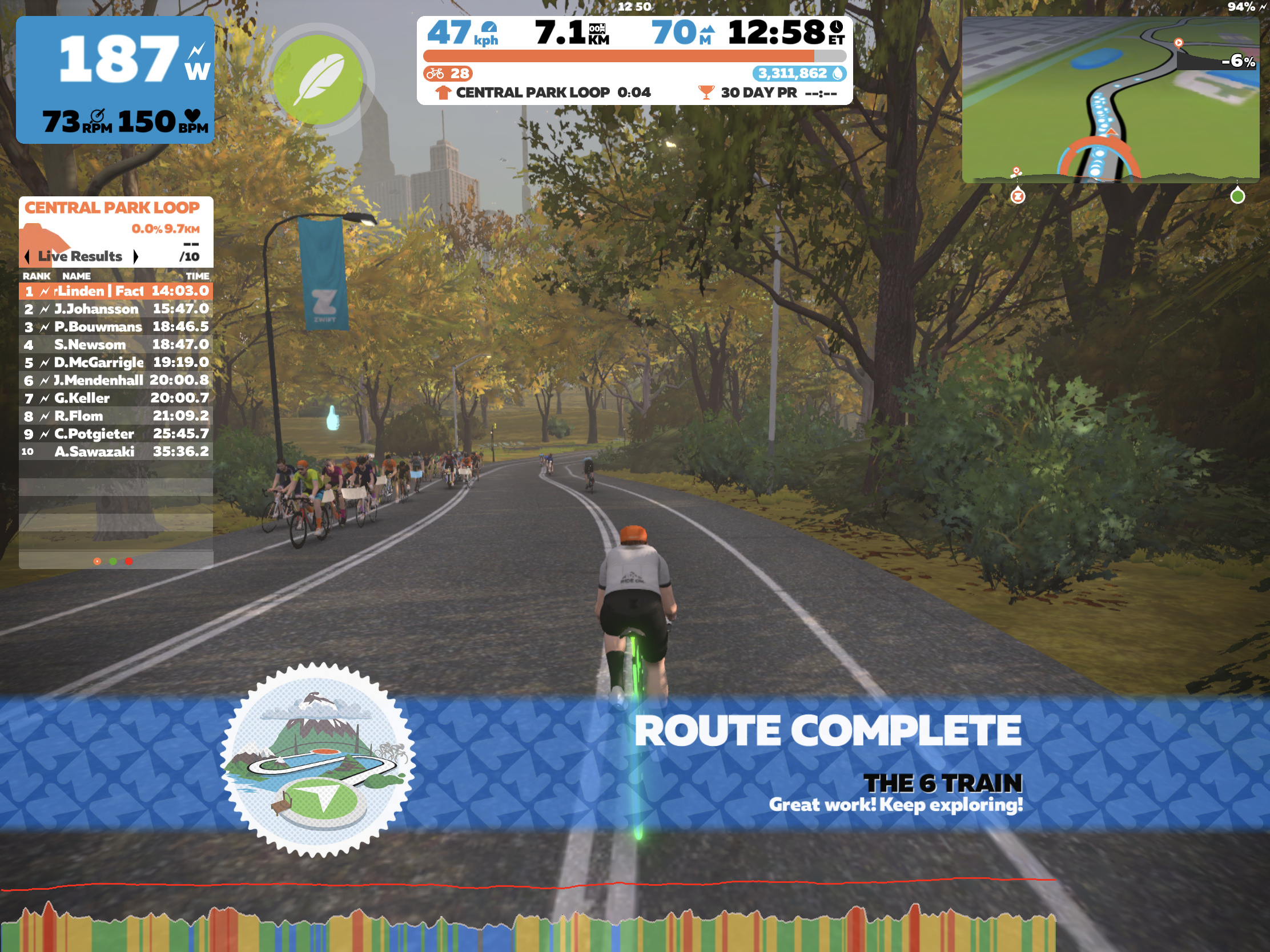Go to next leaderboard with right arrow
Image resolution: width=1270 pixels, height=952 pixels.
136,256
